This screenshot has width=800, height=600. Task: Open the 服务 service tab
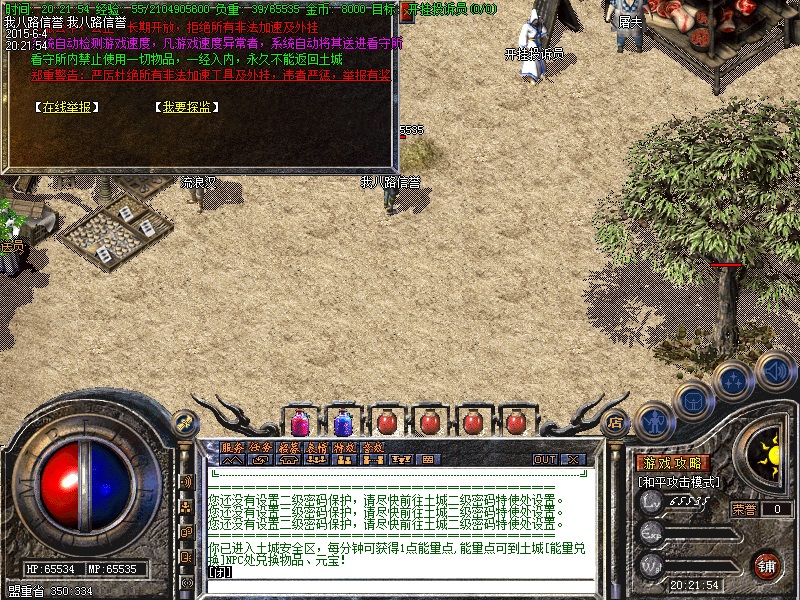click(x=232, y=447)
